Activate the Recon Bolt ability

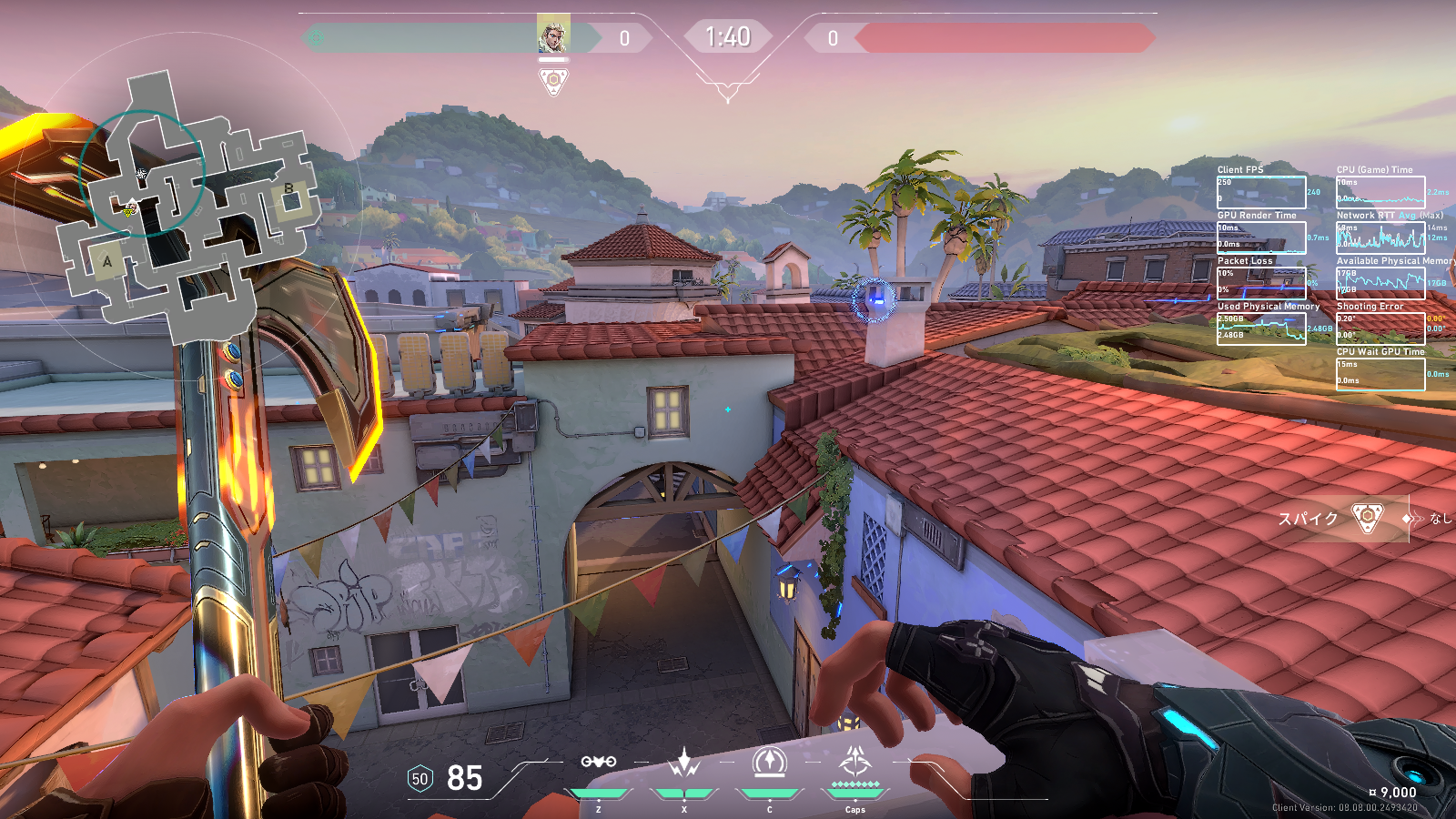tap(770, 763)
